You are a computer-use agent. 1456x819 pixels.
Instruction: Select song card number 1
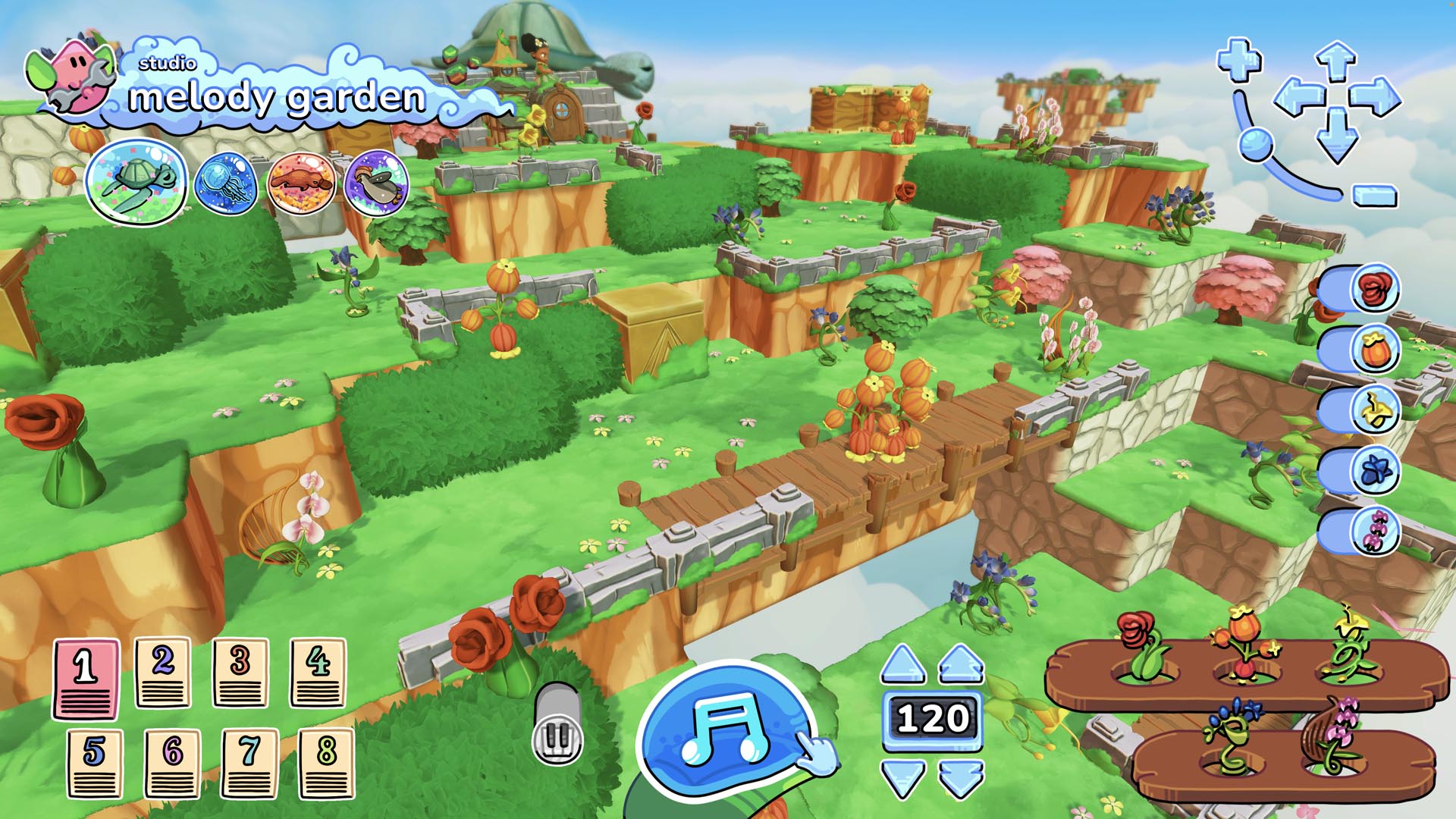click(86, 678)
